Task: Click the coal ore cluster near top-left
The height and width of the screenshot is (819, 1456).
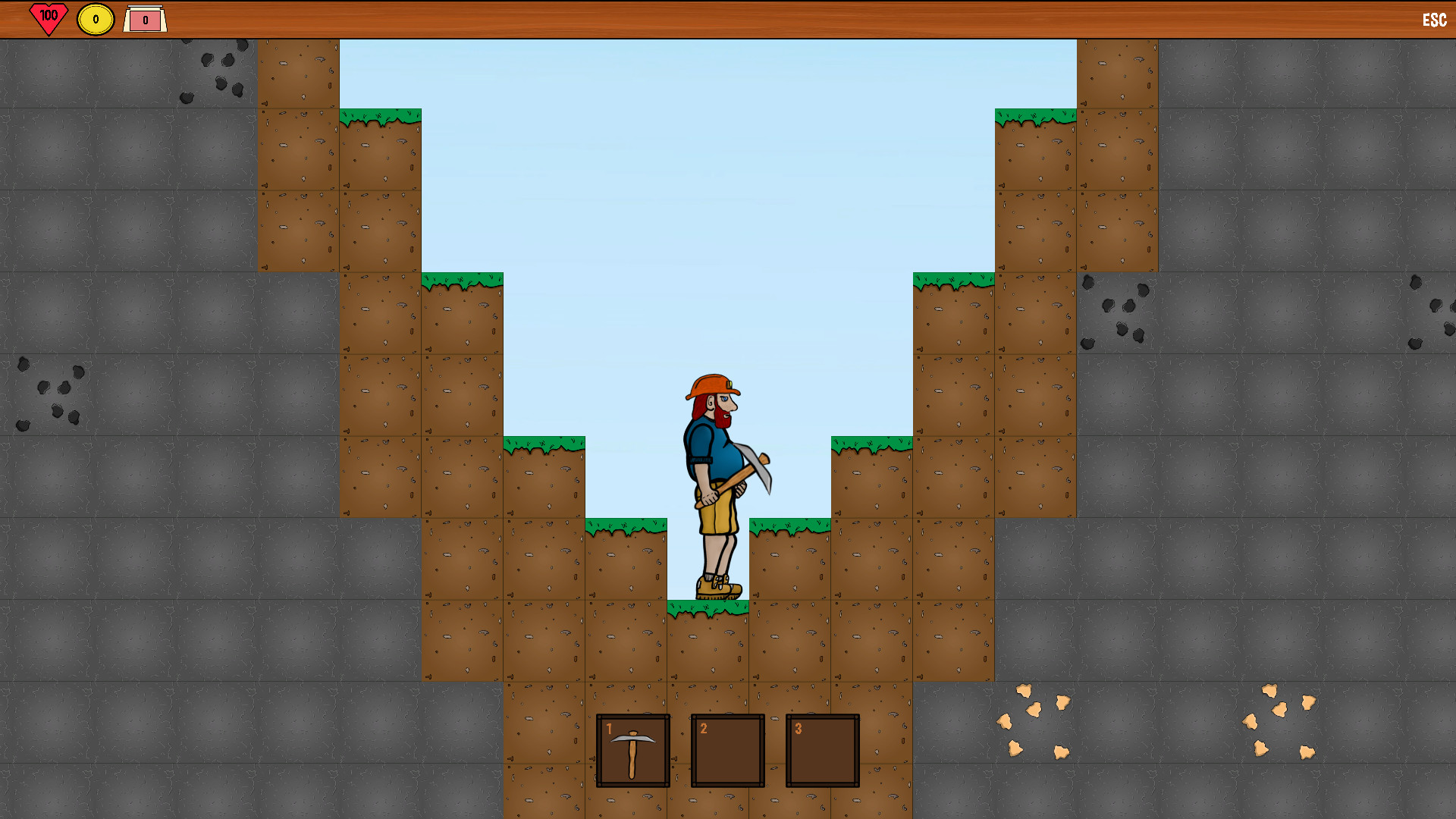Action: coord(216,72)
